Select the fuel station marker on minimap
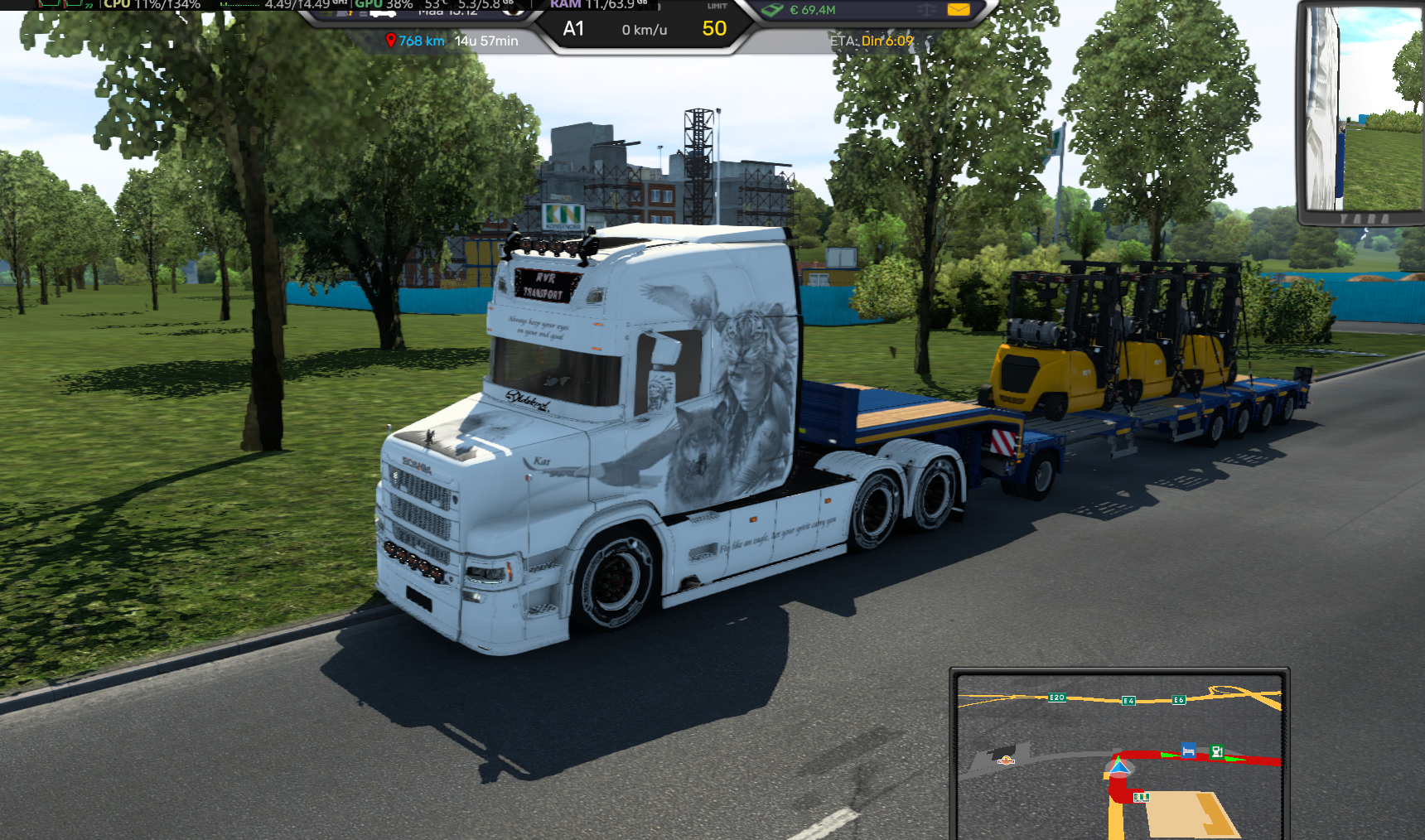Screen dimensions: 1425x840 1216,751
